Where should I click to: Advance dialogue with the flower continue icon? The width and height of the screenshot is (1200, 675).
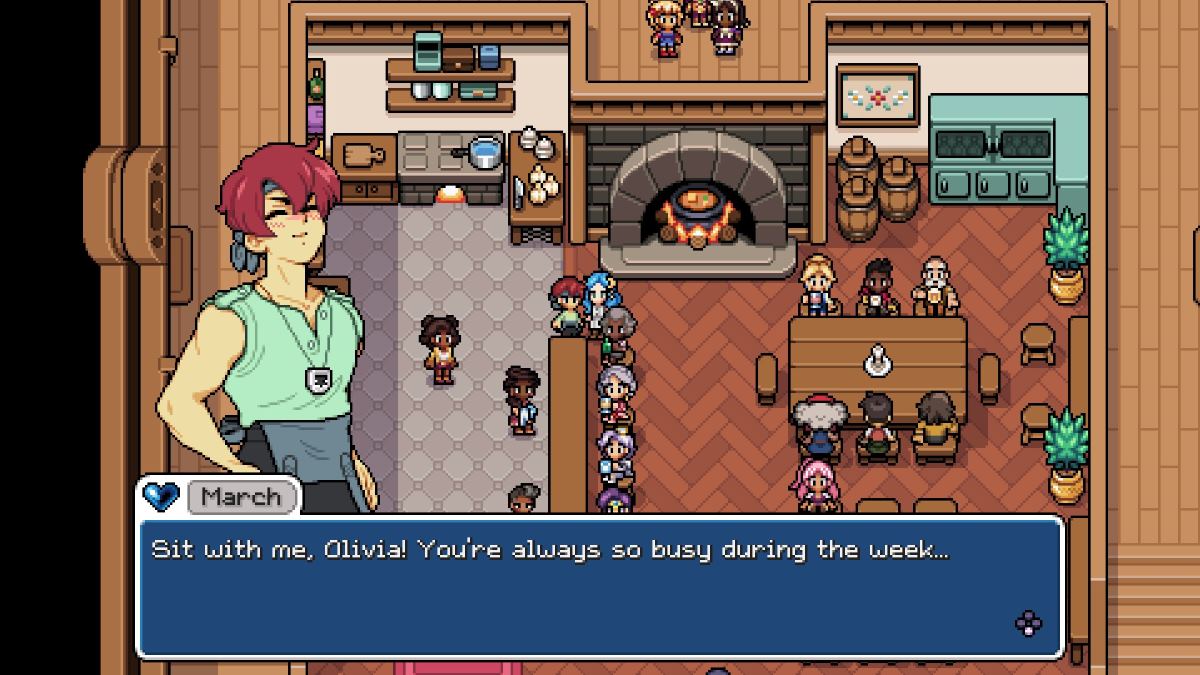[1028, 624]
